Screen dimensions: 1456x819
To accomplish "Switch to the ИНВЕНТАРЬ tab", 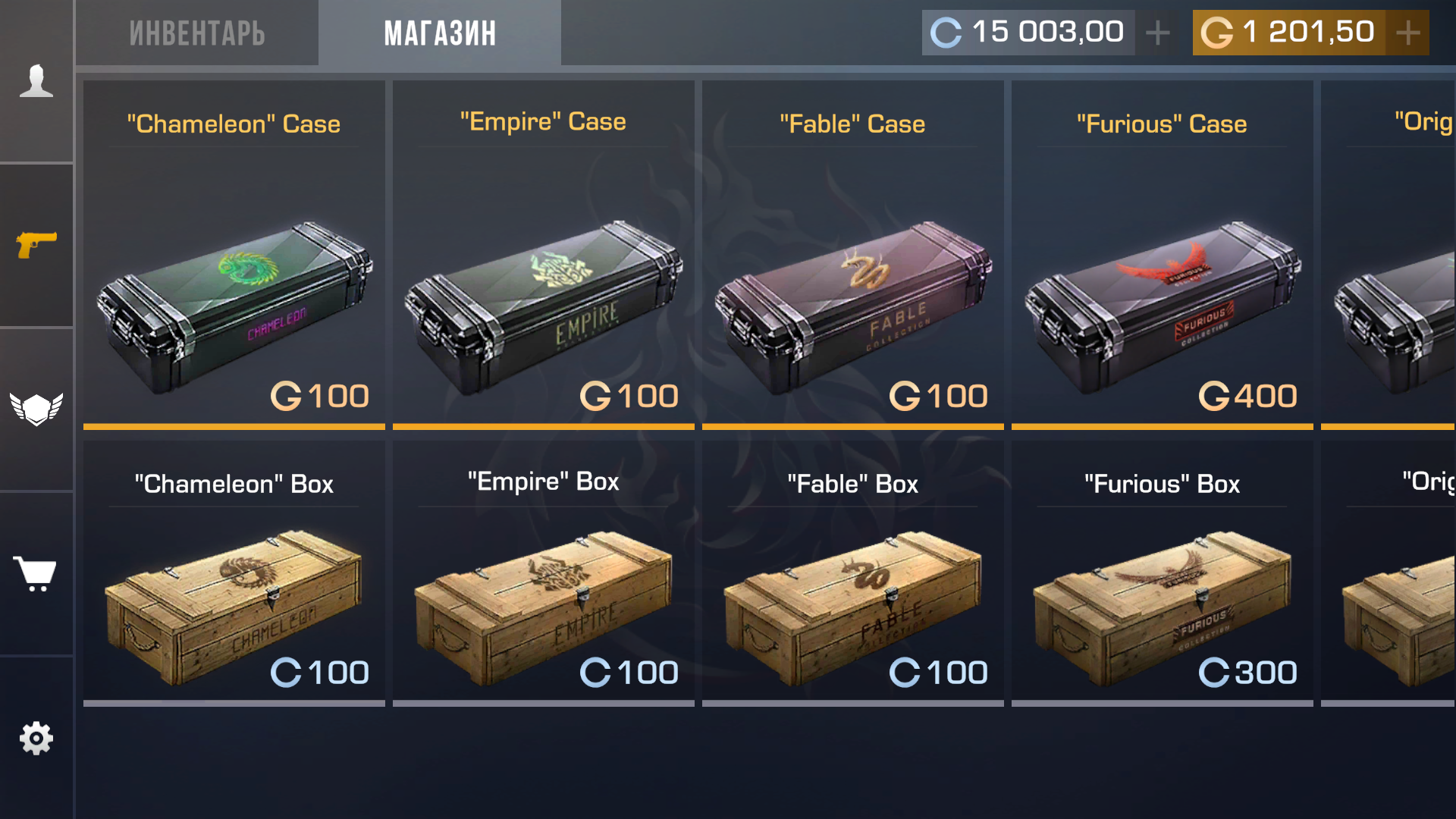I will (197, 33).
